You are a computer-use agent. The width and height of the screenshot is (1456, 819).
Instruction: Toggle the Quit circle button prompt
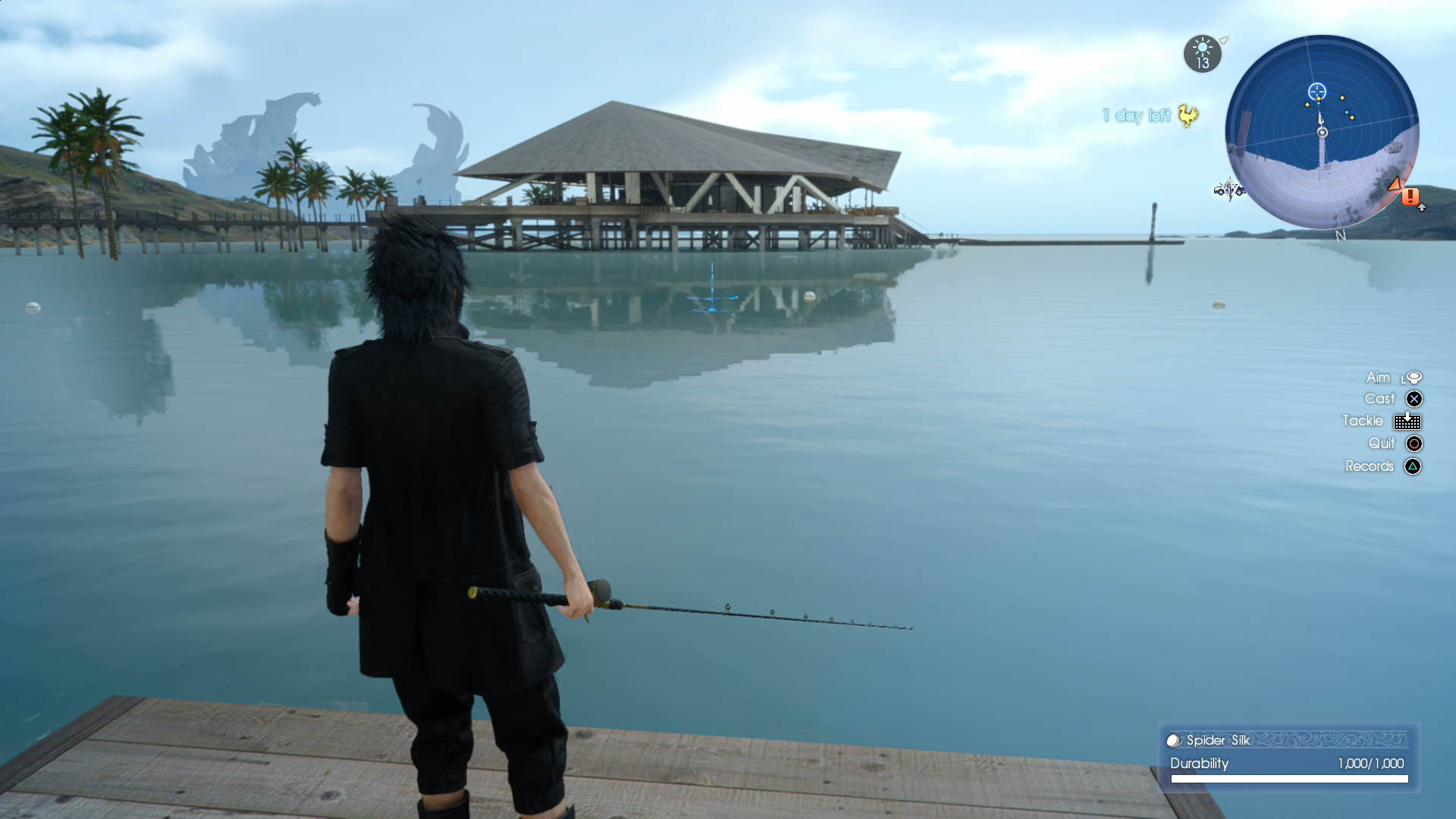pos(1414,444)
